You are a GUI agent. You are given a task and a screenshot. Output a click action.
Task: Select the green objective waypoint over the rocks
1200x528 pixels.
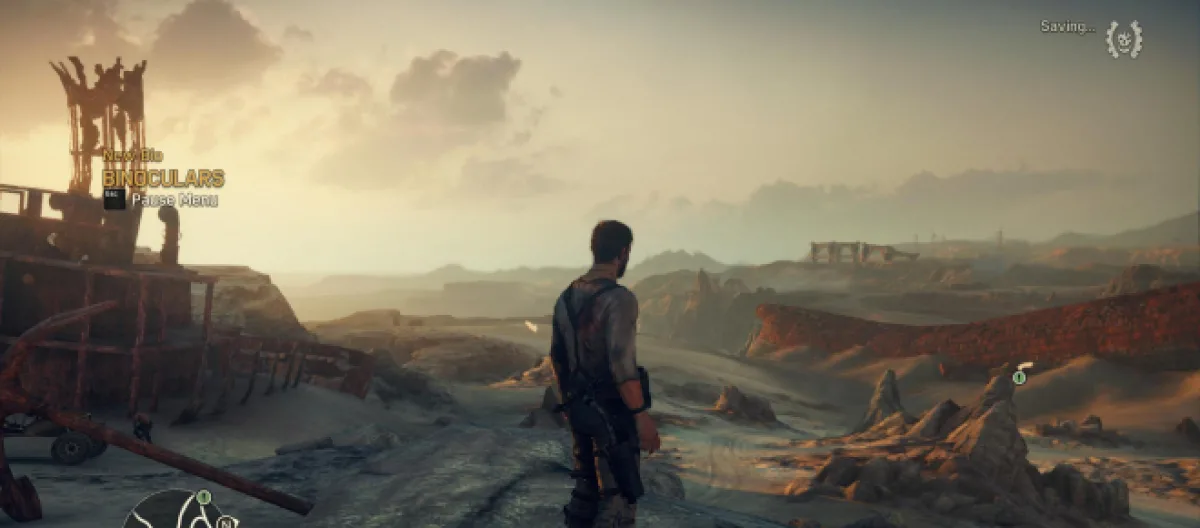[x=1019, y=377]
